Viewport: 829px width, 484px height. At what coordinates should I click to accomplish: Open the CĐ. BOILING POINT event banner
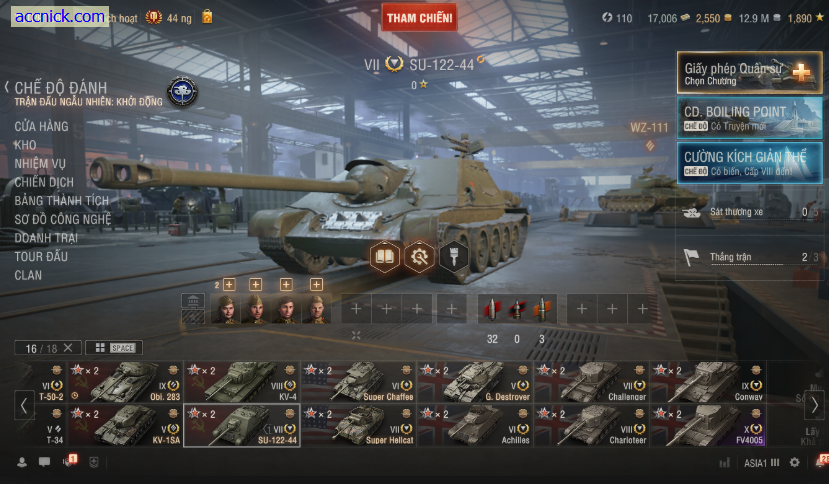click(749, 116)
